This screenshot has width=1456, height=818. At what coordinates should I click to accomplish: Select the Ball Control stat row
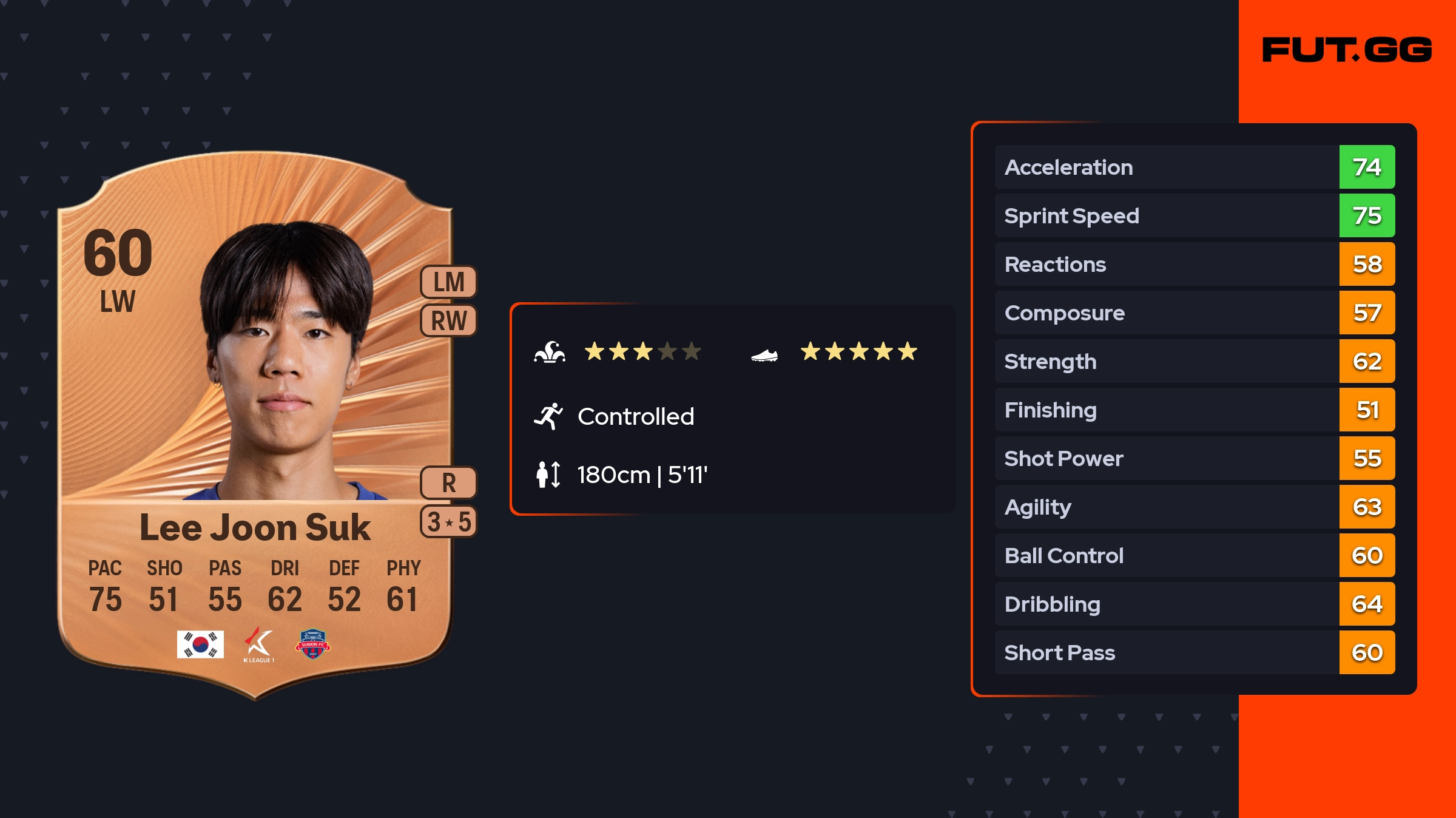(1194, 555)
